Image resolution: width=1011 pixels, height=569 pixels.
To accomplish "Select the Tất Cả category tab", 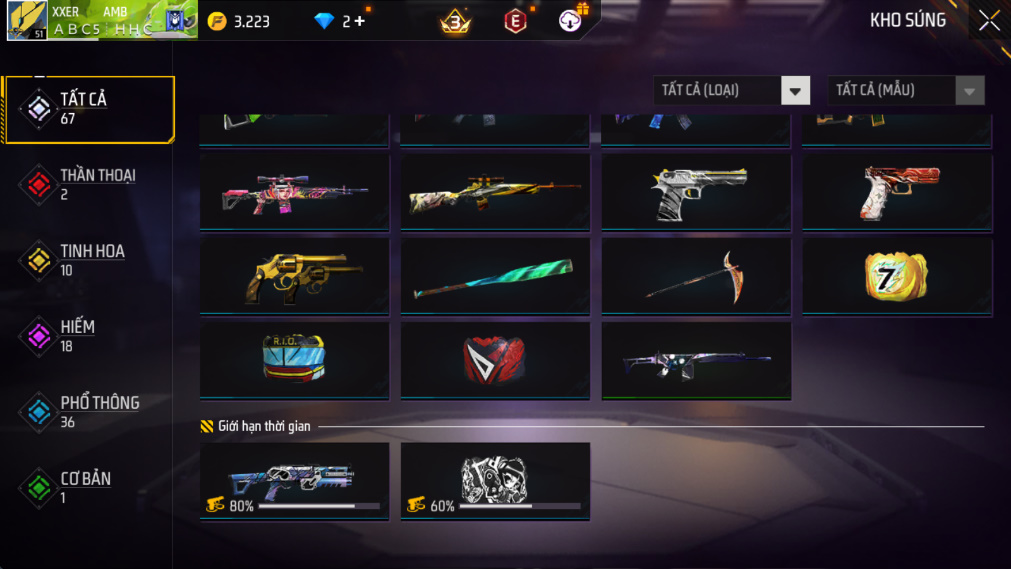I will pyautogui.click(x=89, y=108).
